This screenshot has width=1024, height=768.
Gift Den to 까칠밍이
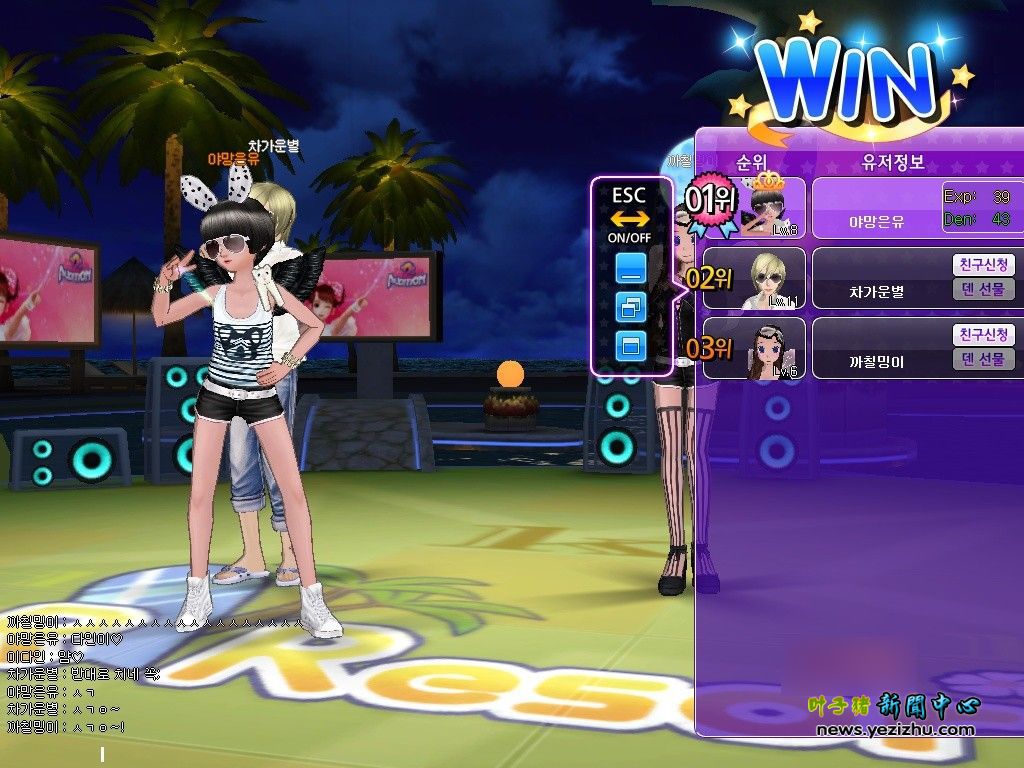coord(983,359)
